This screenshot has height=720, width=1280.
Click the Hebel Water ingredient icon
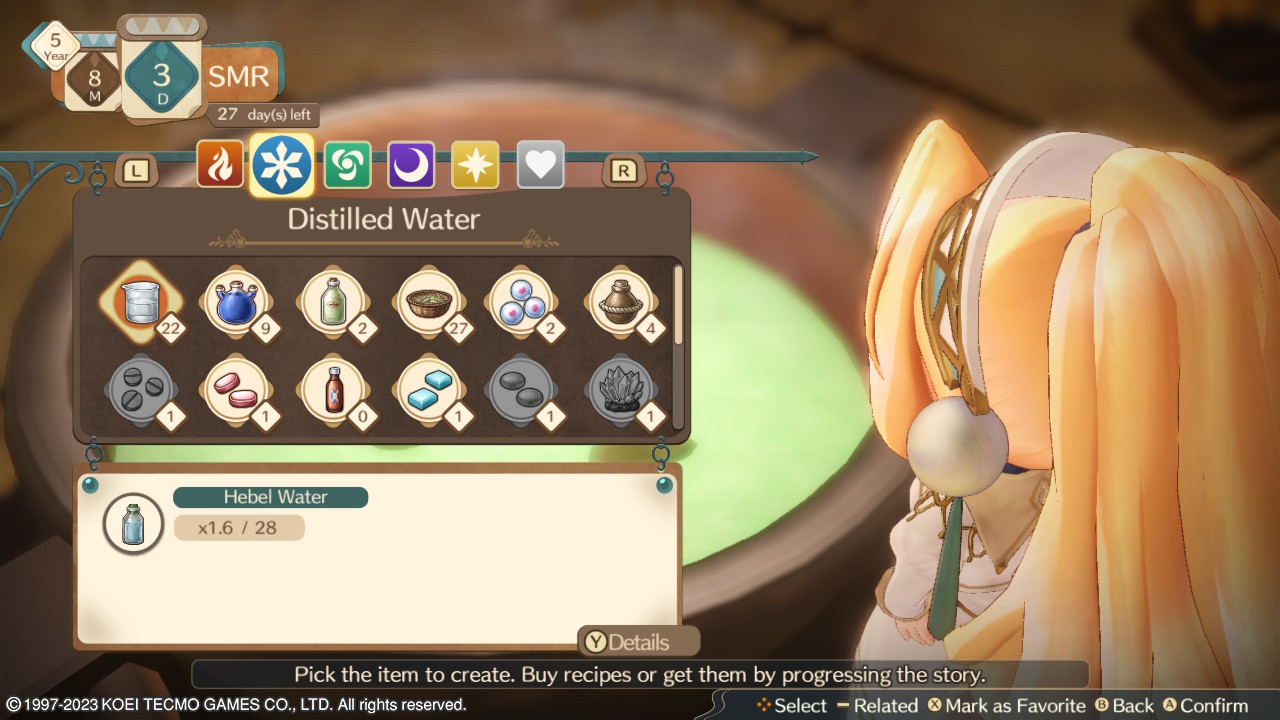coord(133,523)
